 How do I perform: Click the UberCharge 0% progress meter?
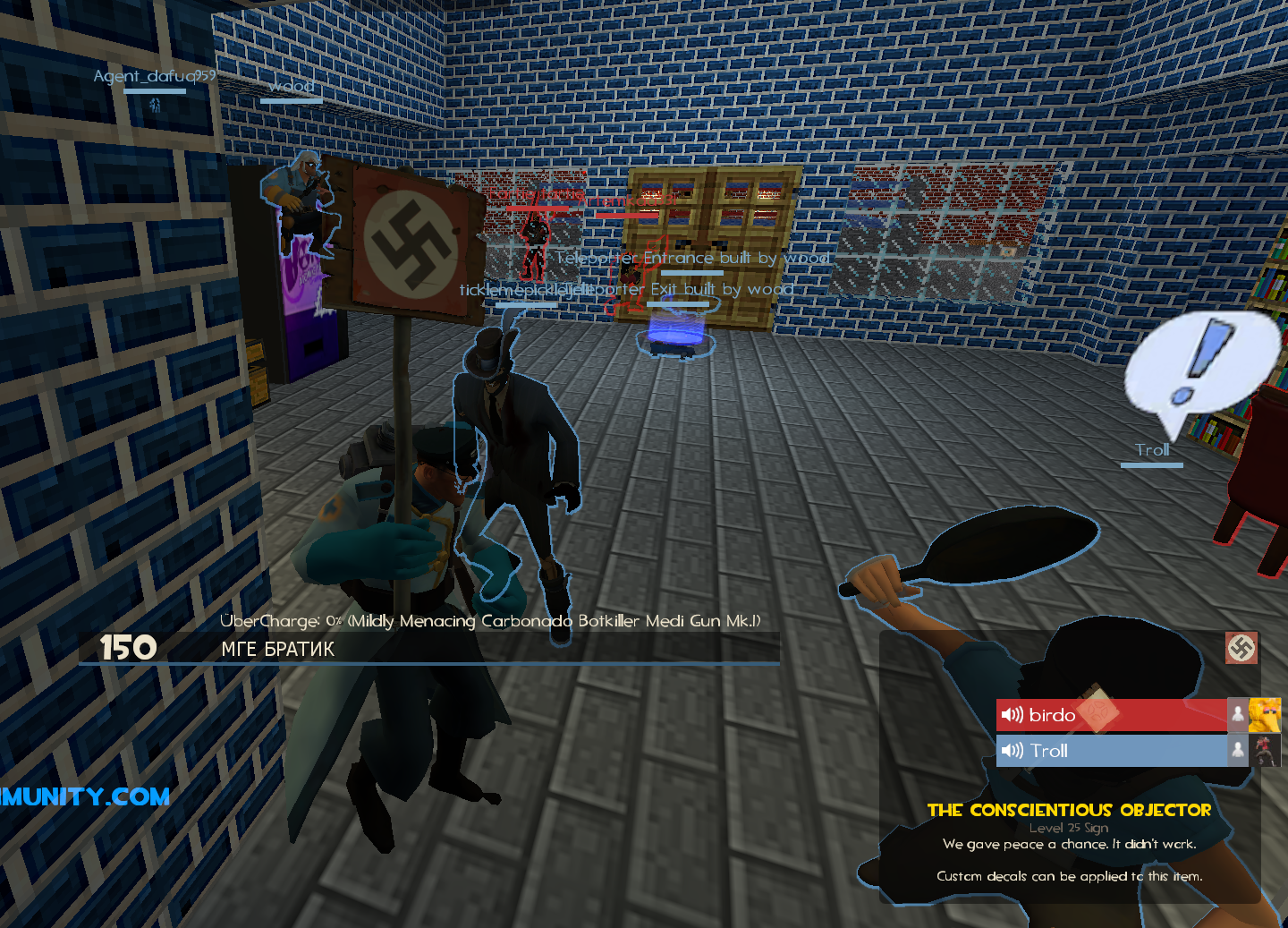pos(490,620)
